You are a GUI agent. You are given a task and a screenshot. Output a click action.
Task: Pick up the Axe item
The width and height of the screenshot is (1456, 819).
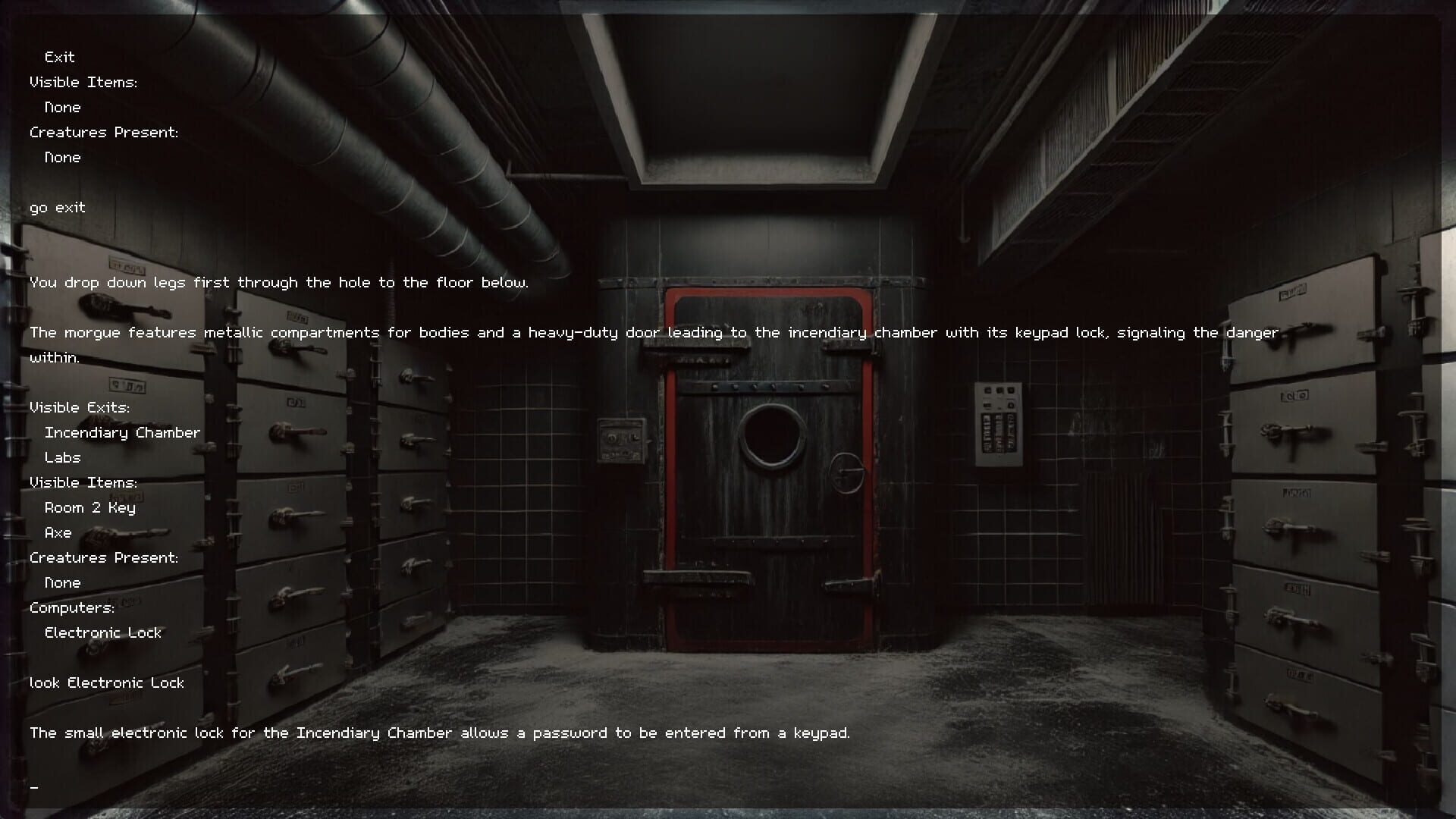point(57,532)
